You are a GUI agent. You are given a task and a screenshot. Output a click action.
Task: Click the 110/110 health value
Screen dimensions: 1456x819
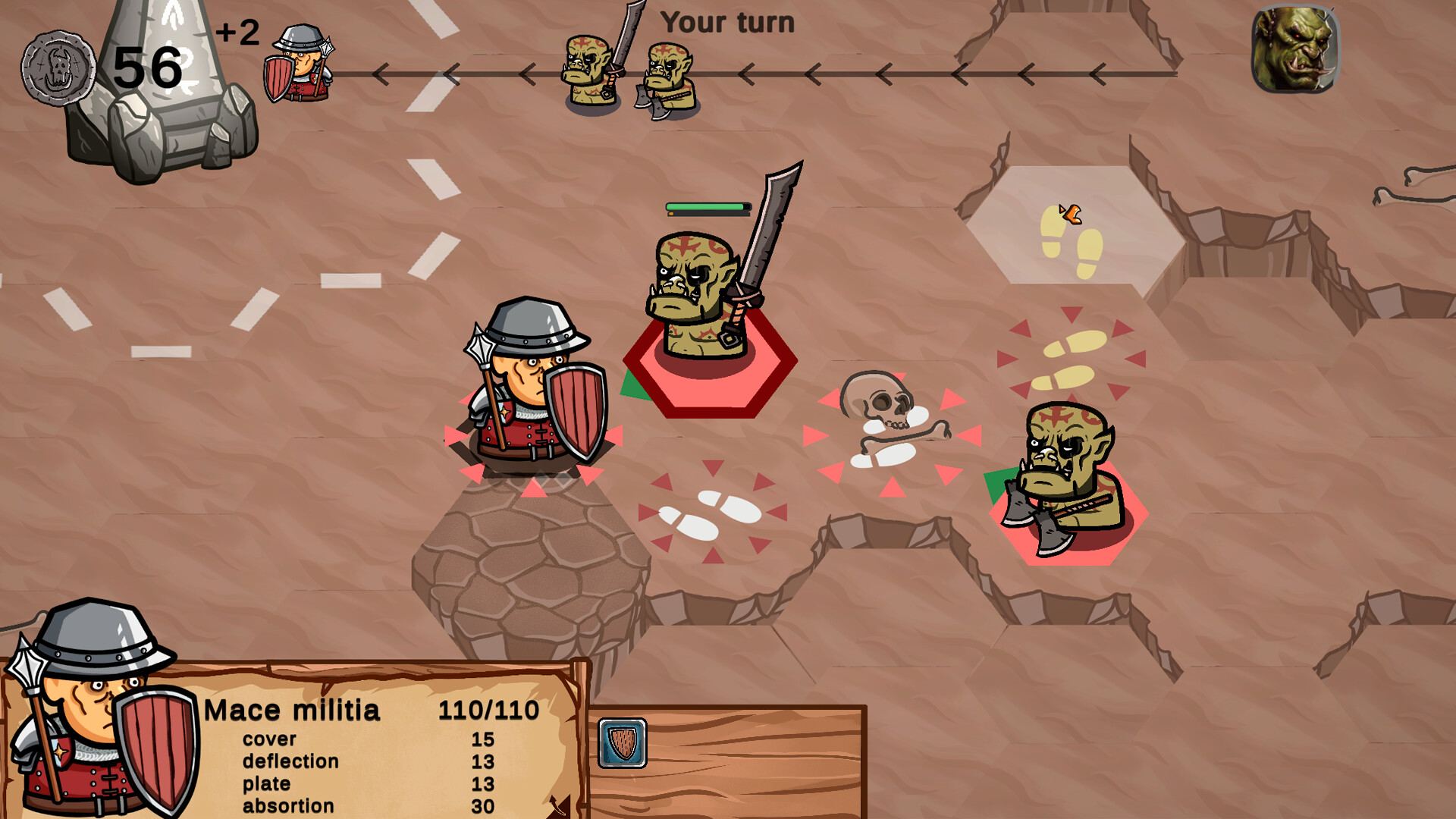point(489,710)
